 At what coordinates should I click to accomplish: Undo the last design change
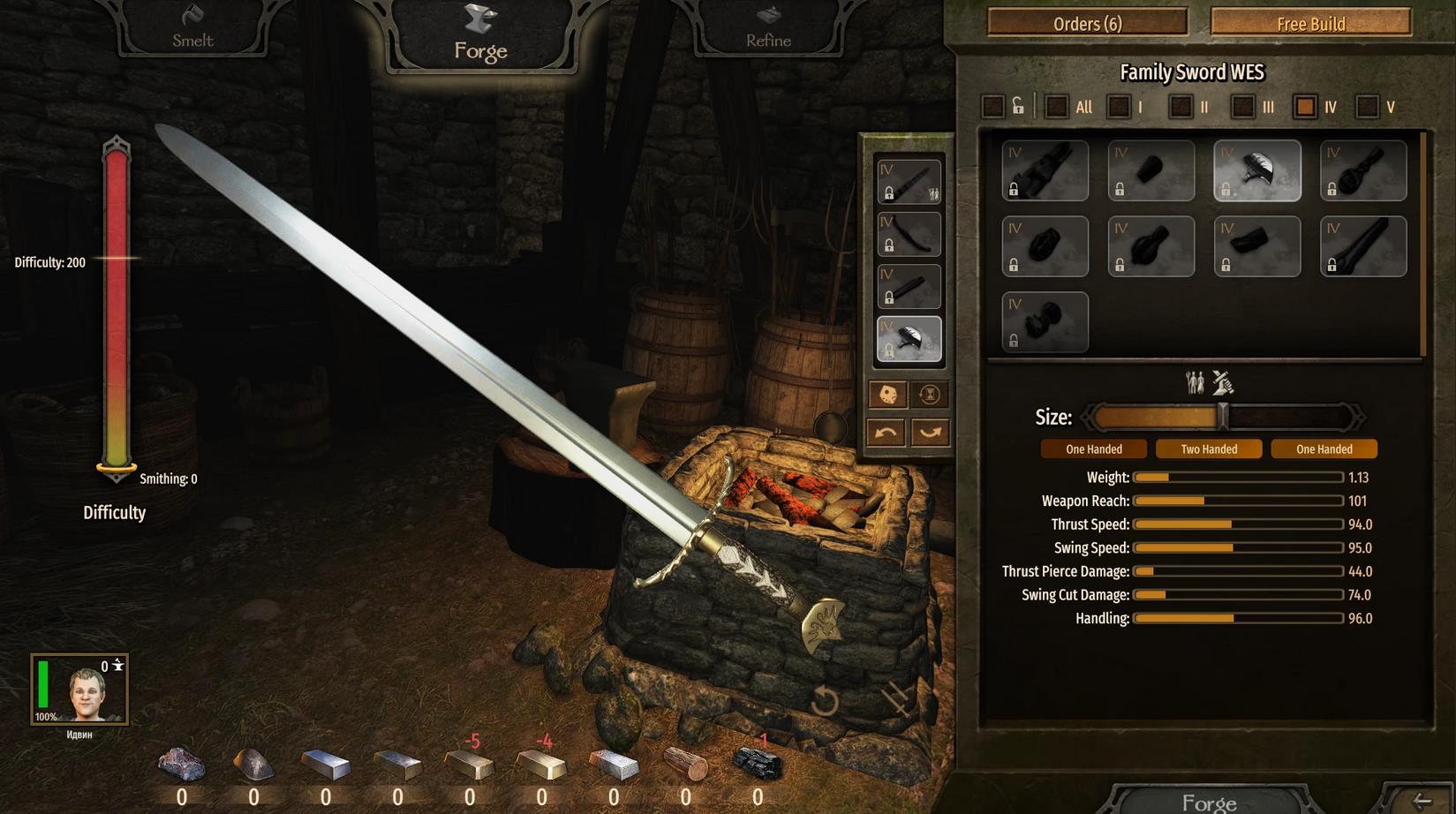[886, 433]
